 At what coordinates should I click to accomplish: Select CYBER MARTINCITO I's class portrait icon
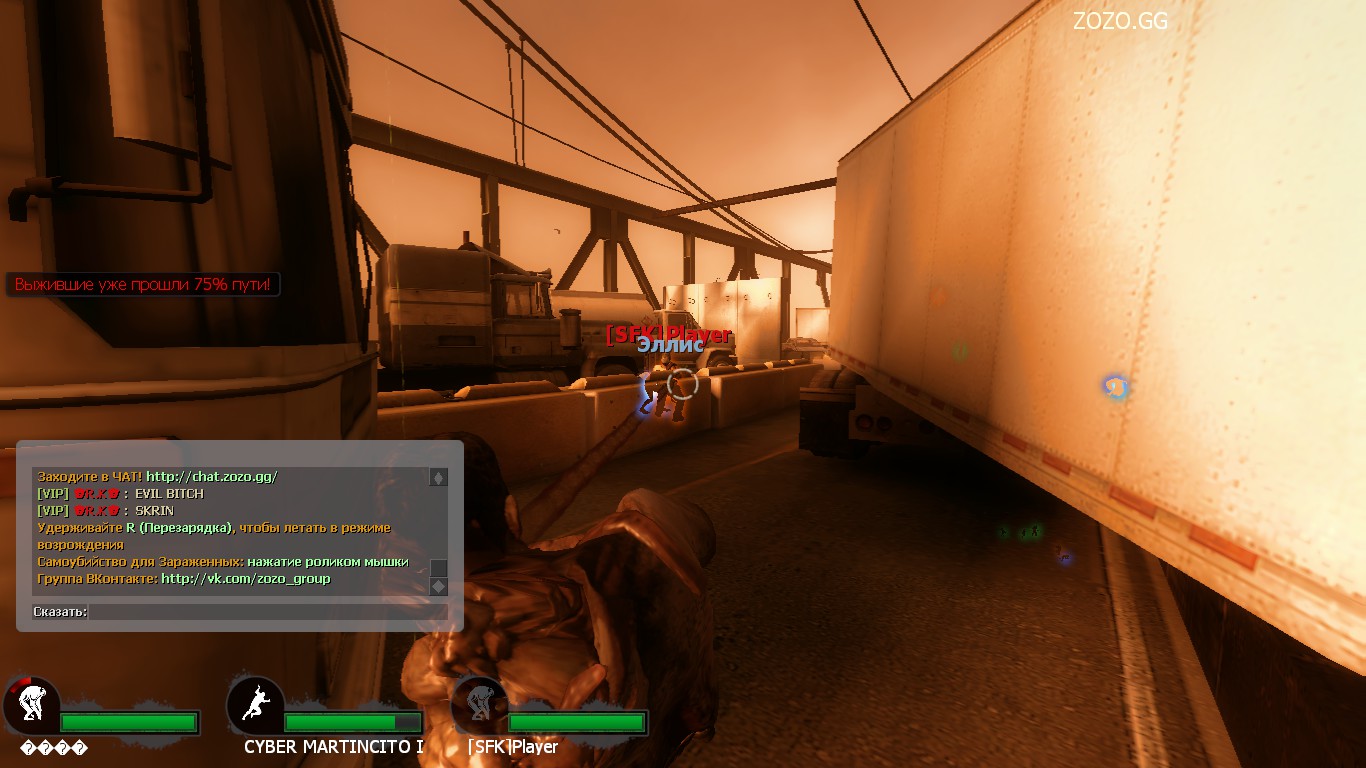(257, 705)
